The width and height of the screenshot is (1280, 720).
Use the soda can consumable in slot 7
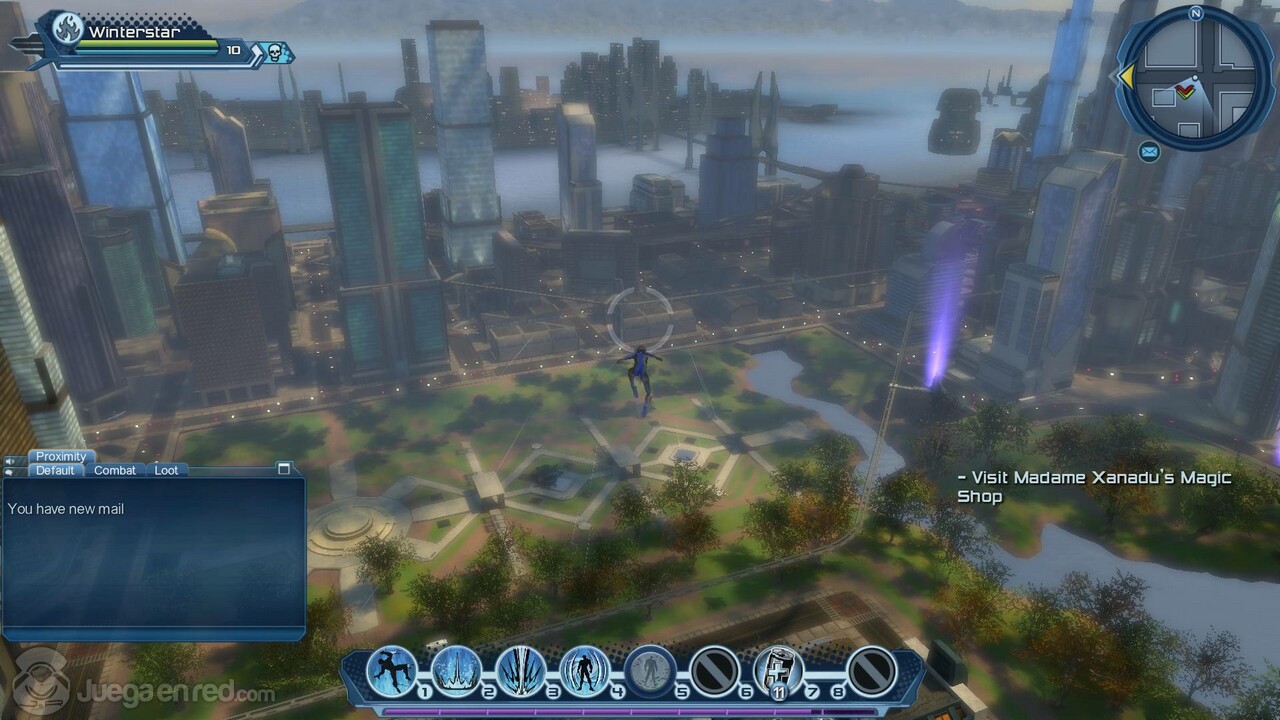pyautogui.click(x=777, y=670)
